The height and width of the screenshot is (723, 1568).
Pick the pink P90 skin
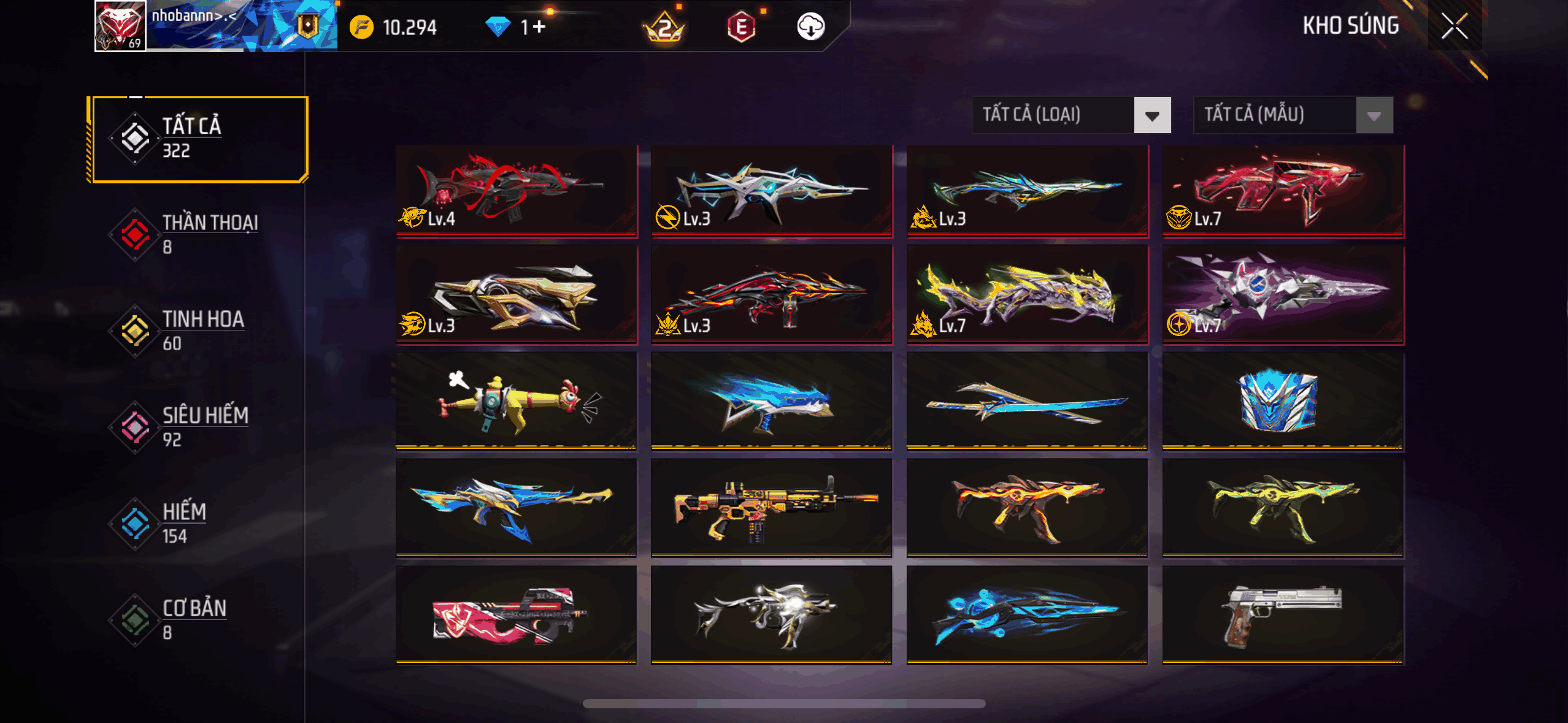click(x=517, y=614)
